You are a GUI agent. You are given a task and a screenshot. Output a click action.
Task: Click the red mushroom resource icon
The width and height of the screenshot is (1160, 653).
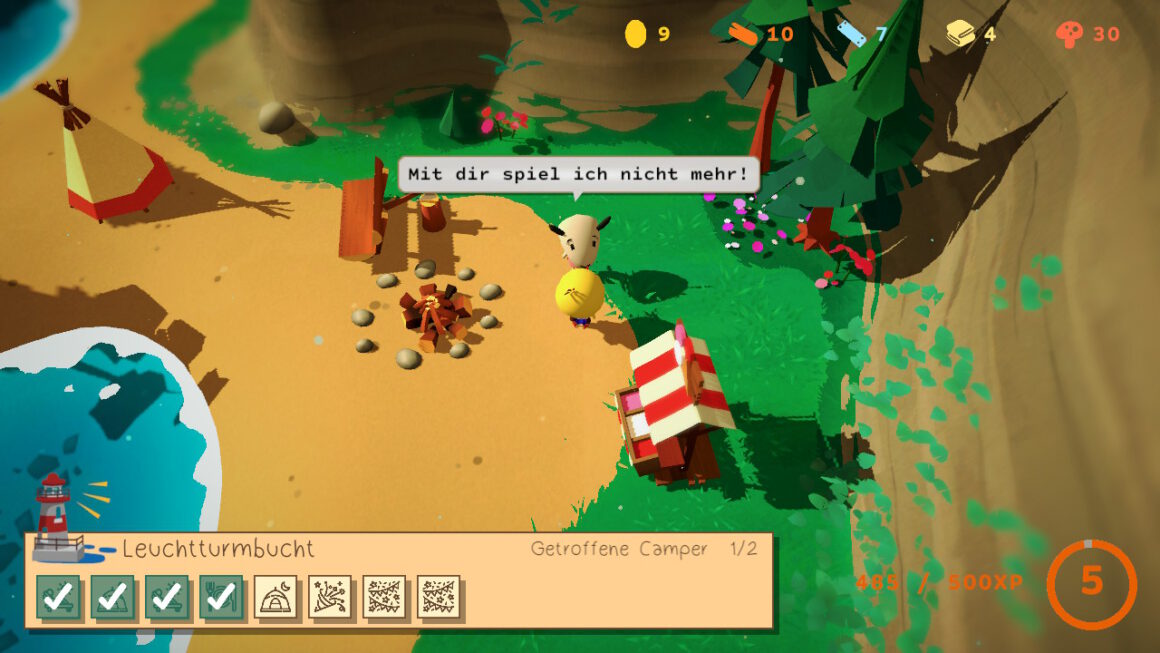pyautogui.click(x=1069, y=34)
